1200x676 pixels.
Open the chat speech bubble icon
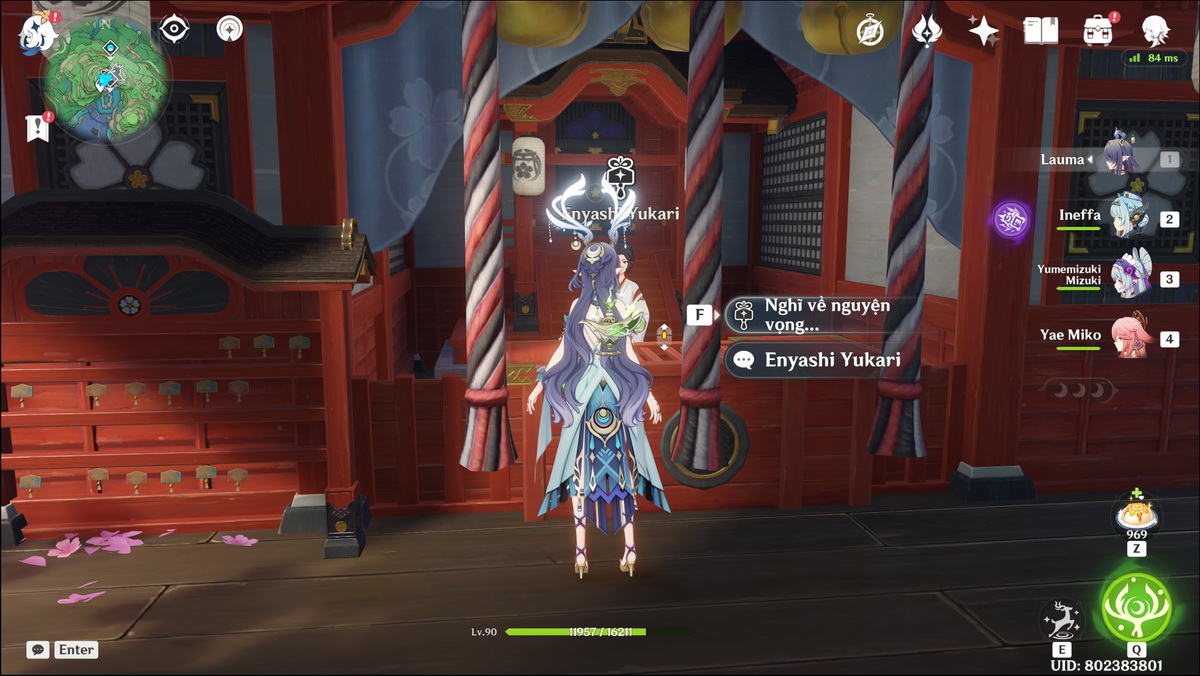pyautogui.click(x=38, y=650)
